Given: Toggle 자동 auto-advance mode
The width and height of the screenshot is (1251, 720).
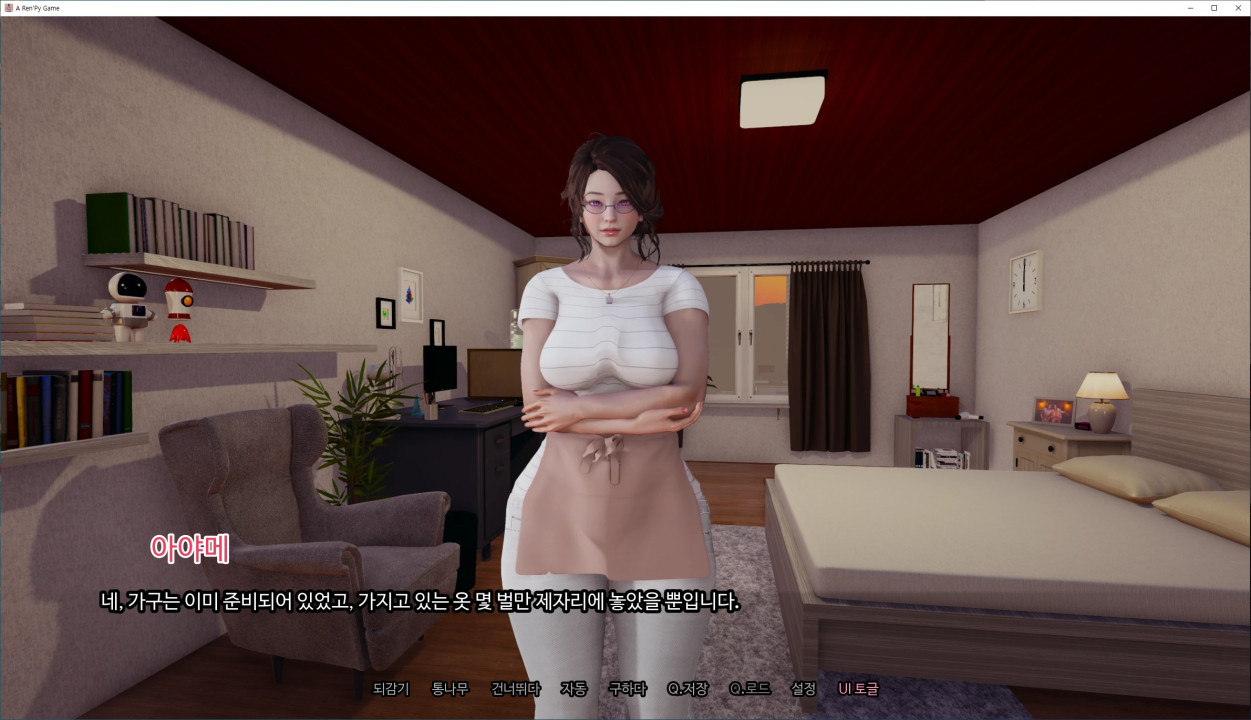Looking at the screenshot, I should click(574, 689).
